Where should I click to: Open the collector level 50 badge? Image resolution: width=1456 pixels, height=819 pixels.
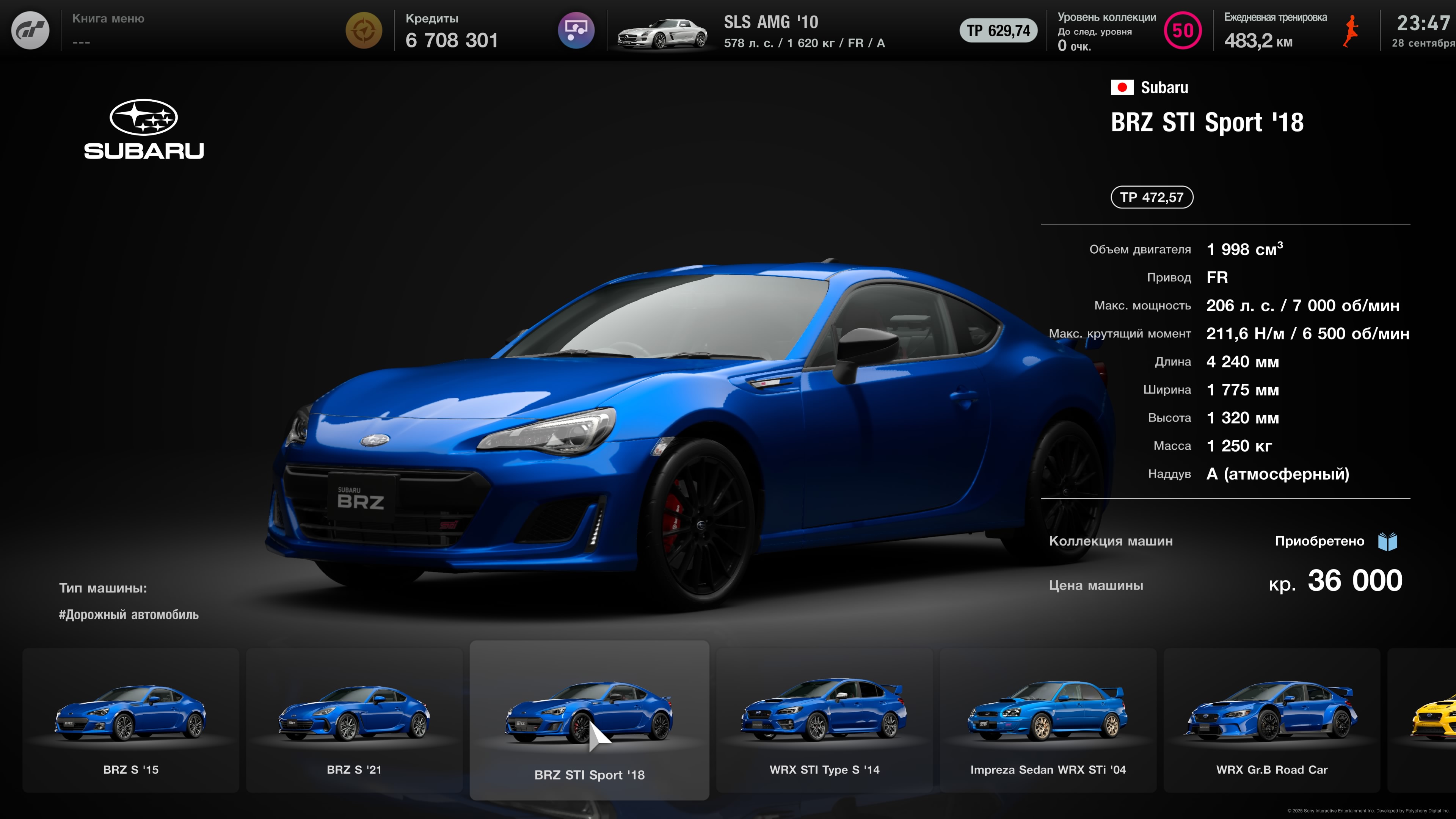click(1183, 30)
